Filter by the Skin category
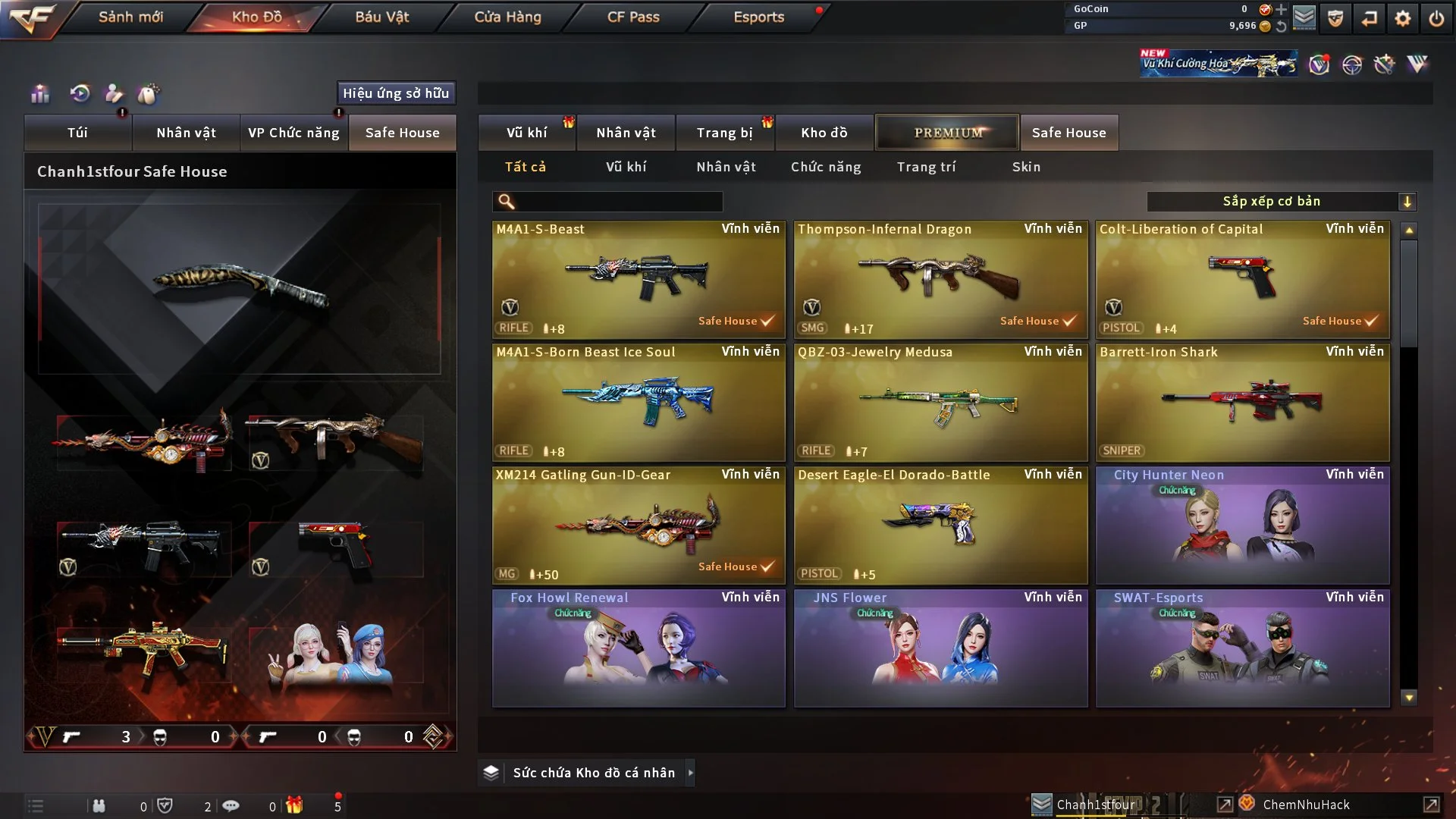 coord(1026,167)
